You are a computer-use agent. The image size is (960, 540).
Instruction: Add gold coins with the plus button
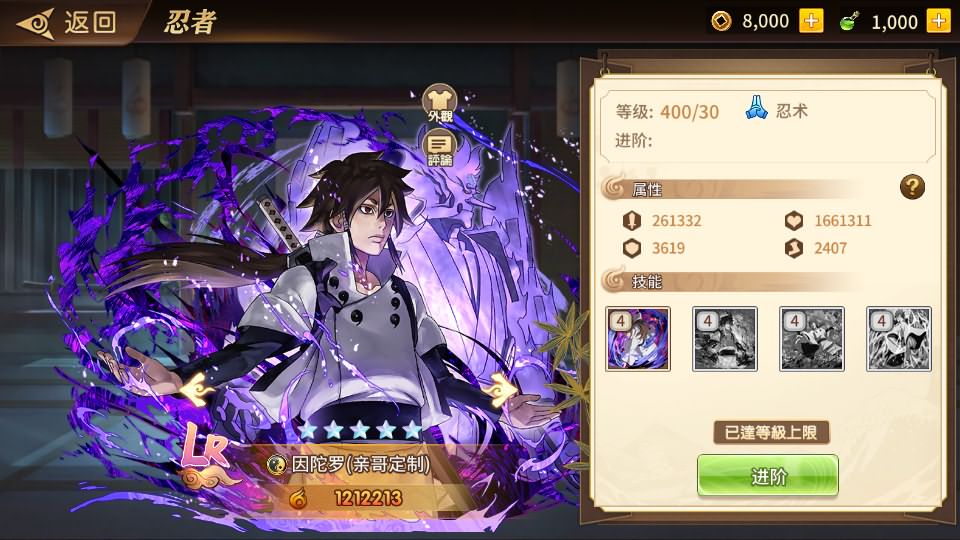click(810, 21)
